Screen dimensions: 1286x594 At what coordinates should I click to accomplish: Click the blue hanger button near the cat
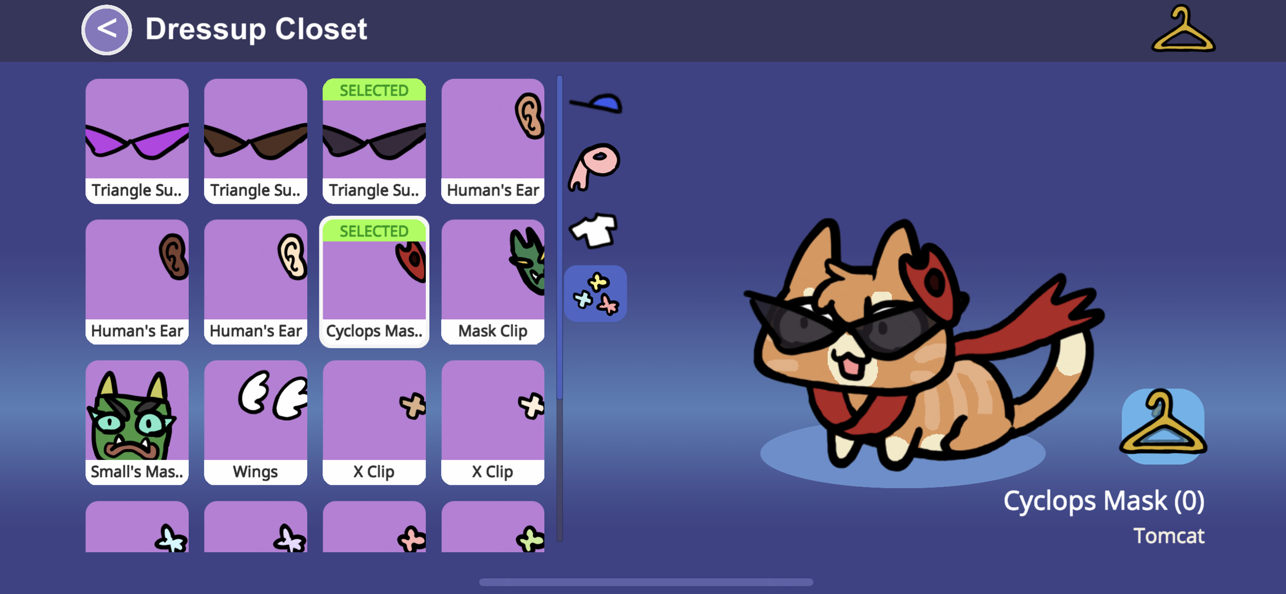point(1162,426)
